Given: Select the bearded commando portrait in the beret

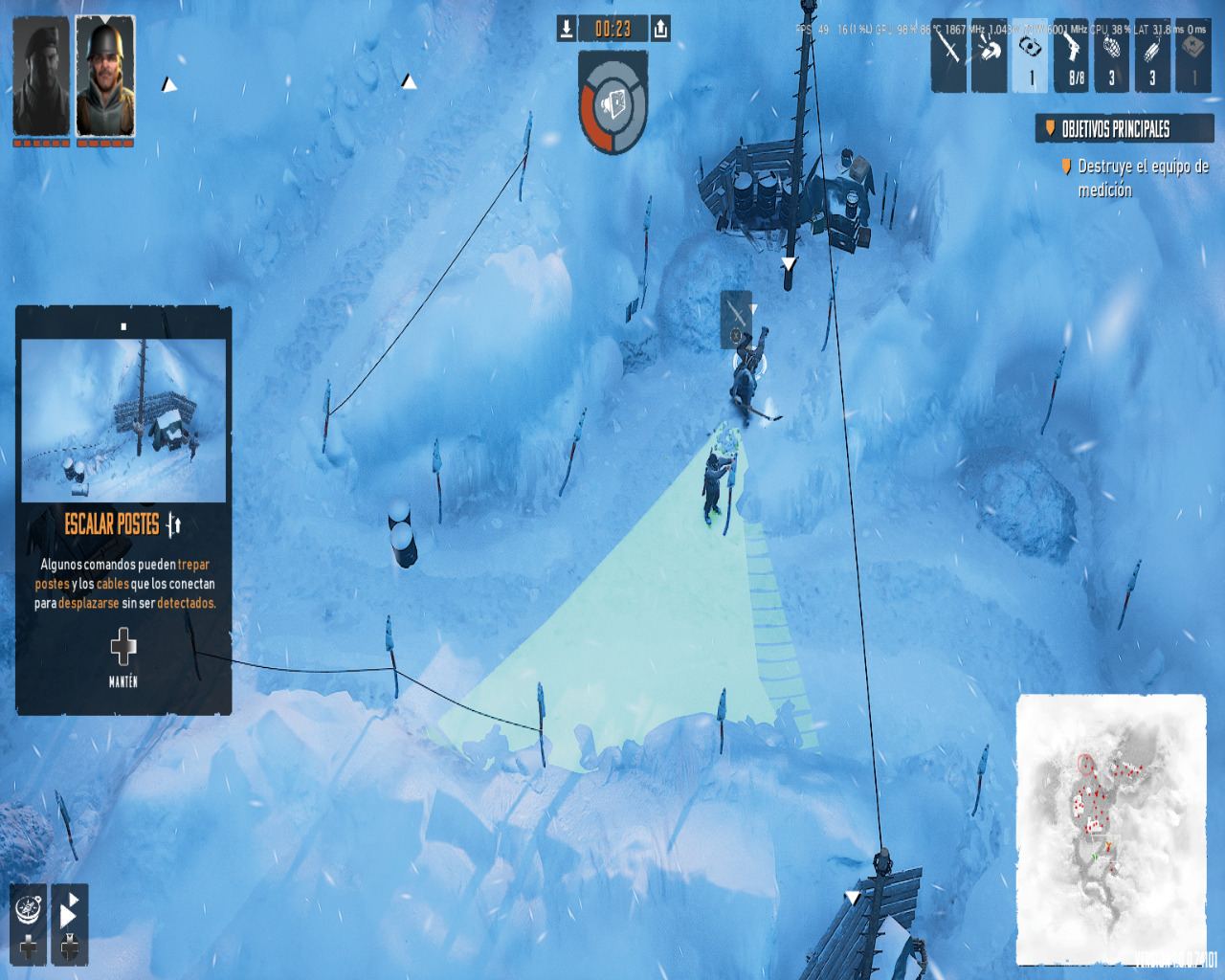Looking at the screenshot, I should click(x=40, y=77).
